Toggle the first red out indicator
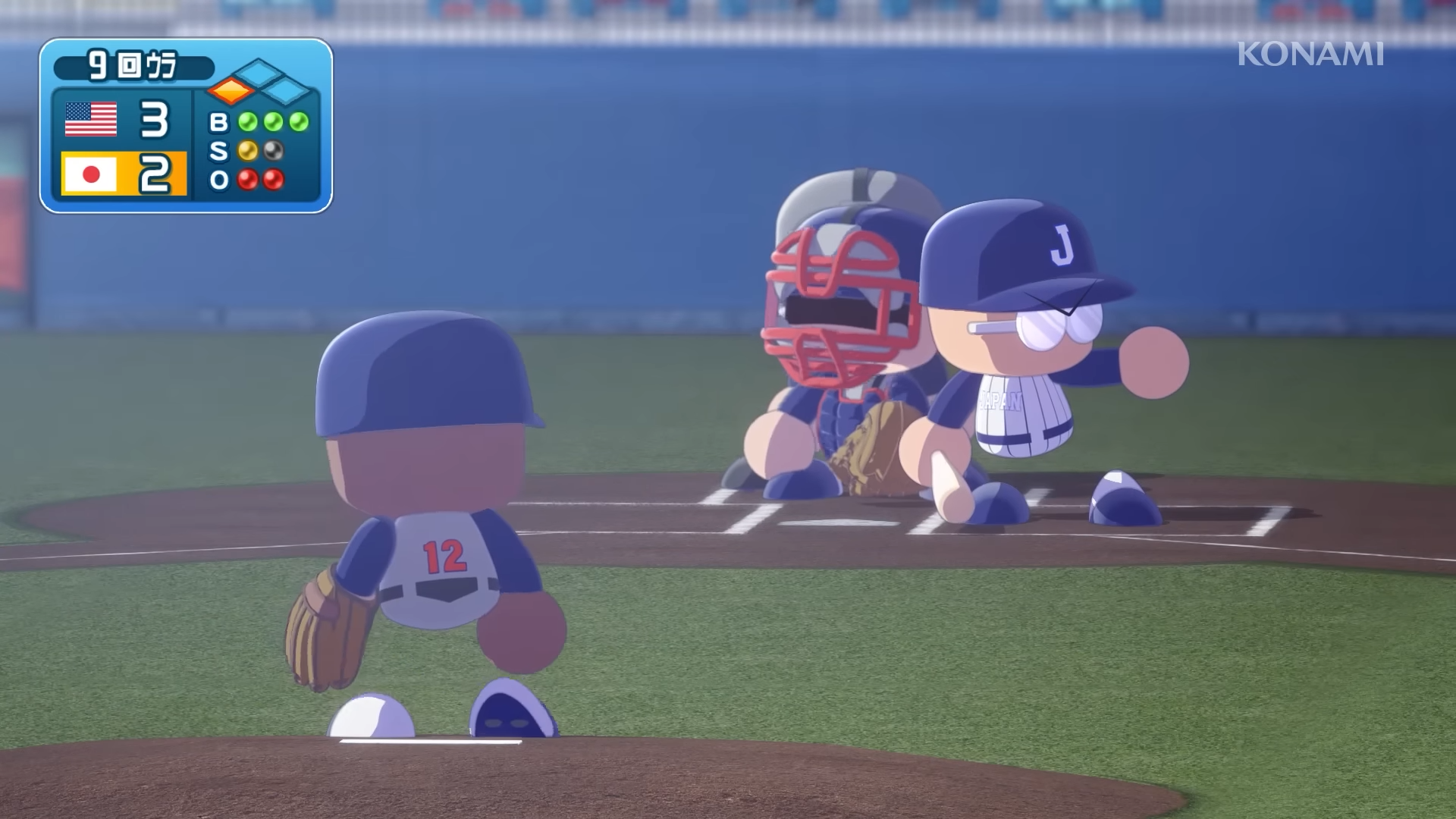The height and width of the screenshot is (819, 1456). coord(247,180)
